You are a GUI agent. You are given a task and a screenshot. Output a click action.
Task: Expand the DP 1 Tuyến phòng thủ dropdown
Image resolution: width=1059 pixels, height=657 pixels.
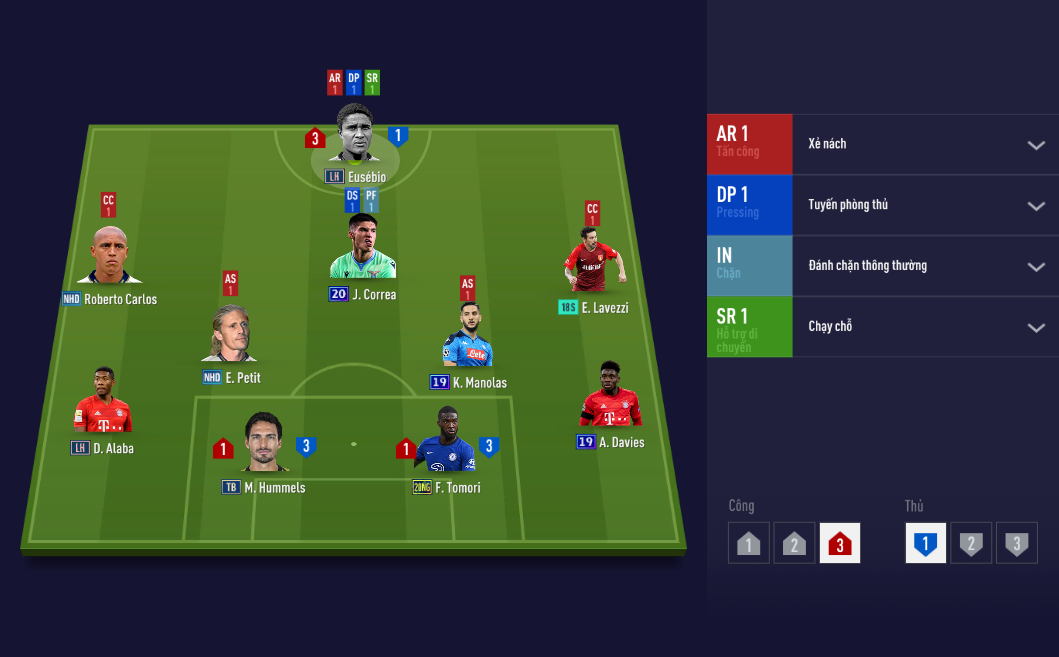coord(1035,206)
